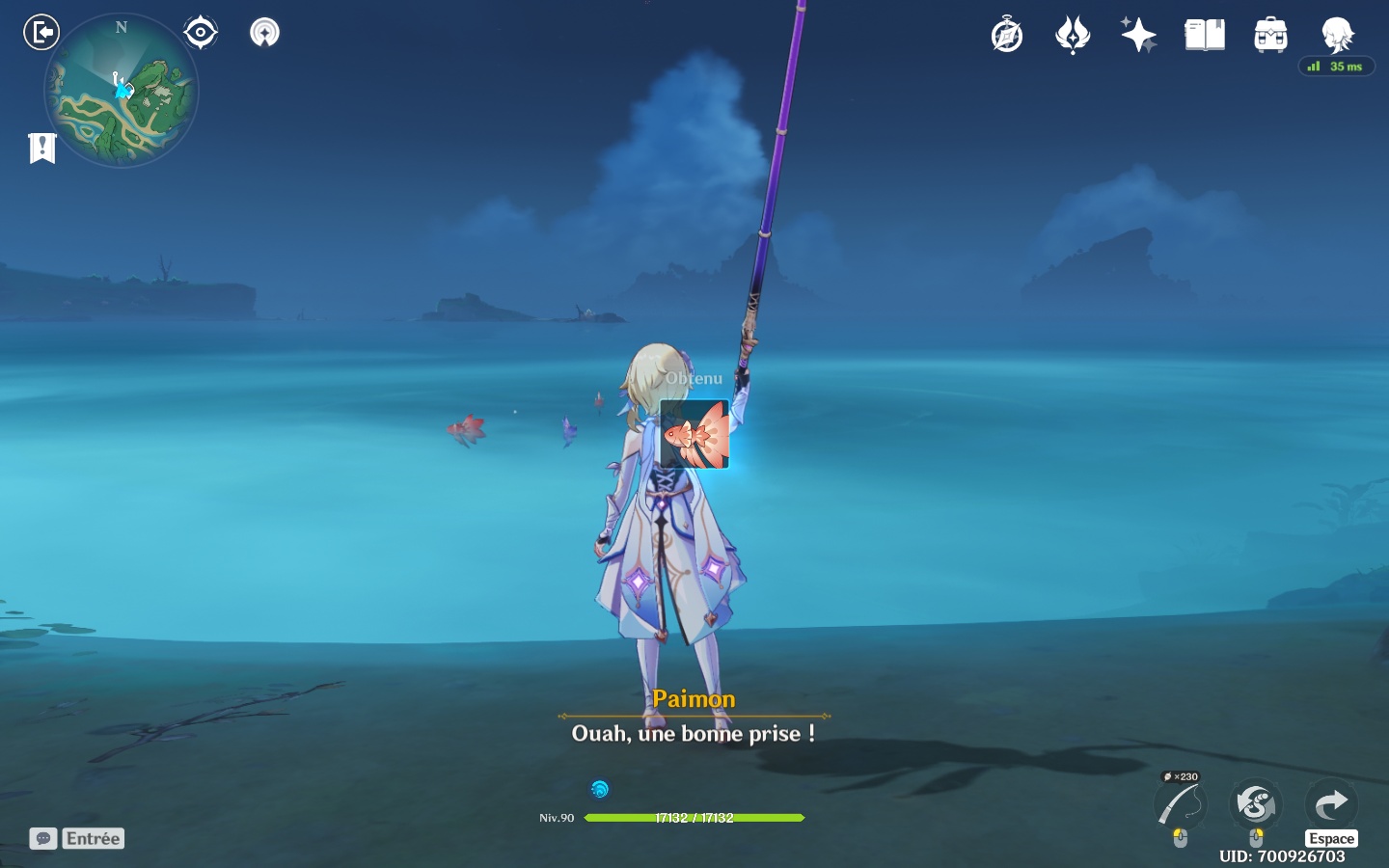Change the bait with the worm icon
Viewport: 1389px width, 868px height.
pyautogui.click(x=1256, y=804)
